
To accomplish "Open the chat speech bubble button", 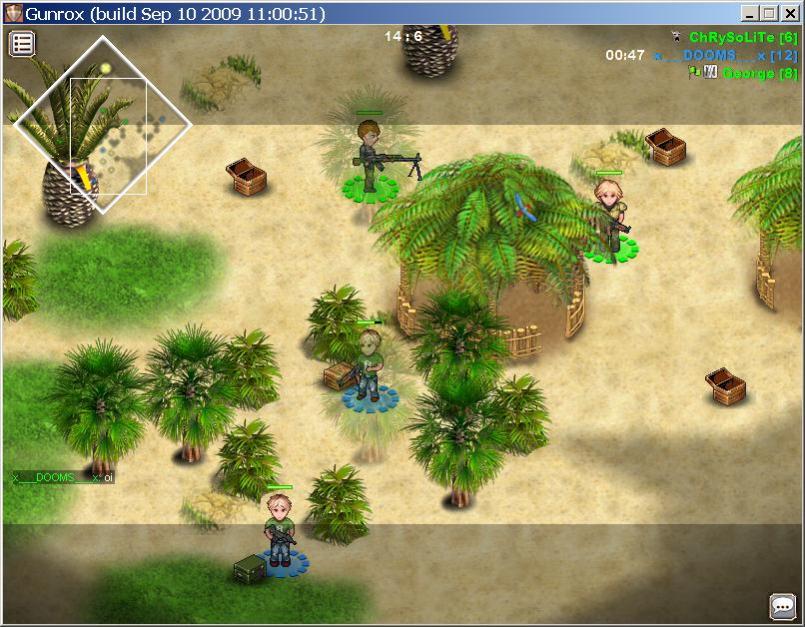I will (782, 606).
